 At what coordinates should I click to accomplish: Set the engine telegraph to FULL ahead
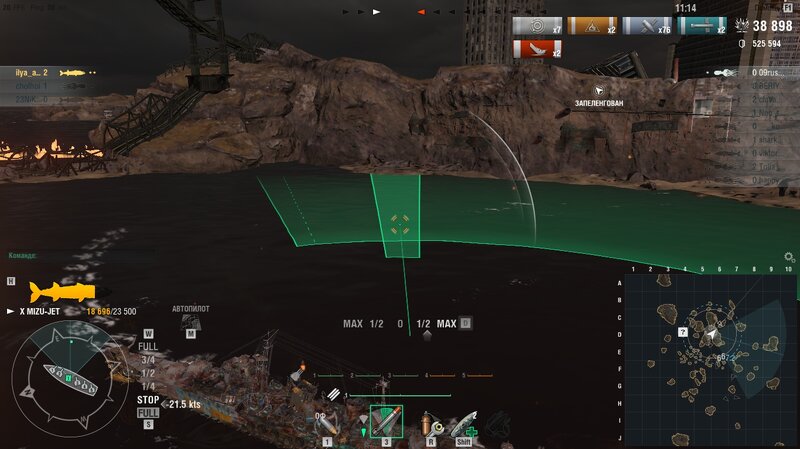tap(147, 347)
